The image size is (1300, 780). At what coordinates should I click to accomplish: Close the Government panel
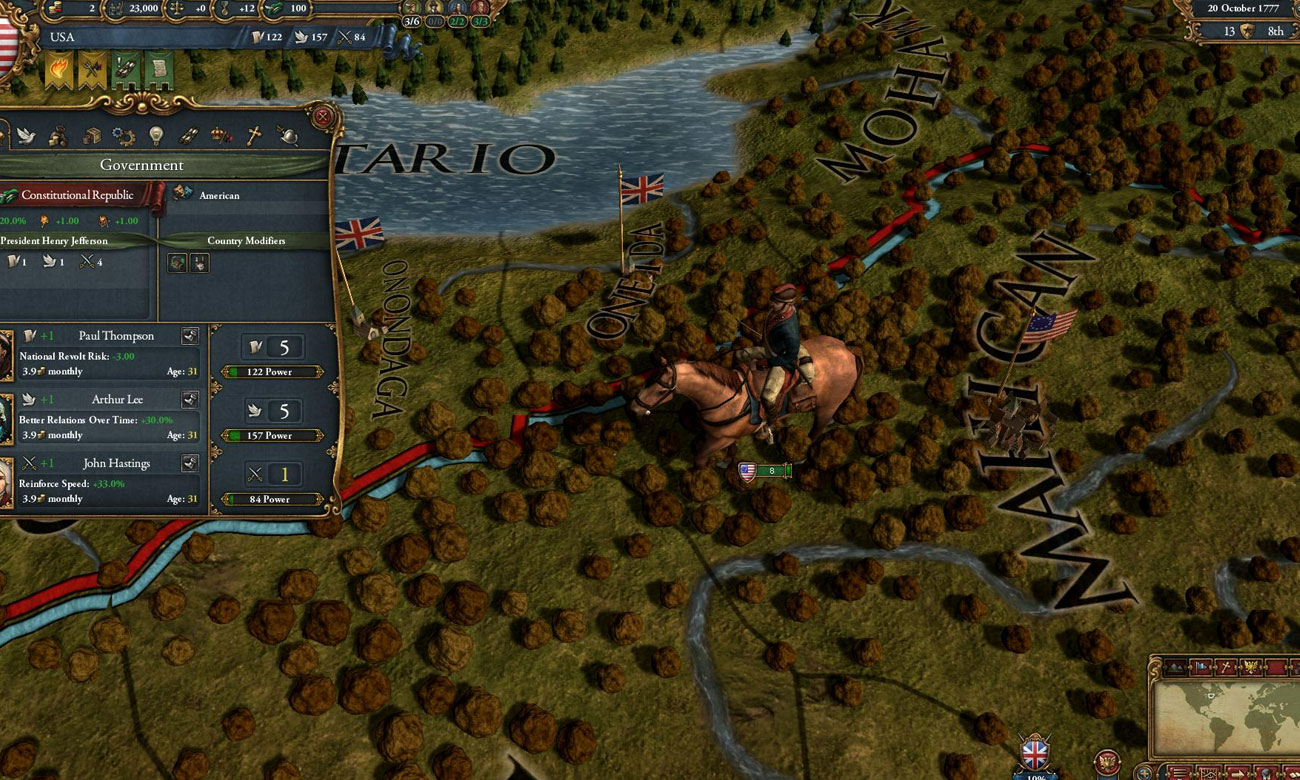pos(321,117)
